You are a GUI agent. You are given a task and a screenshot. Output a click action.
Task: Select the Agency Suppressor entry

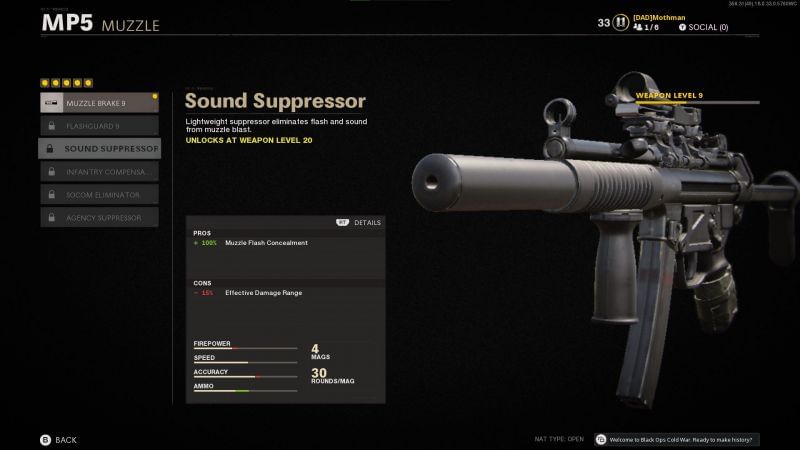click(99, 217)
